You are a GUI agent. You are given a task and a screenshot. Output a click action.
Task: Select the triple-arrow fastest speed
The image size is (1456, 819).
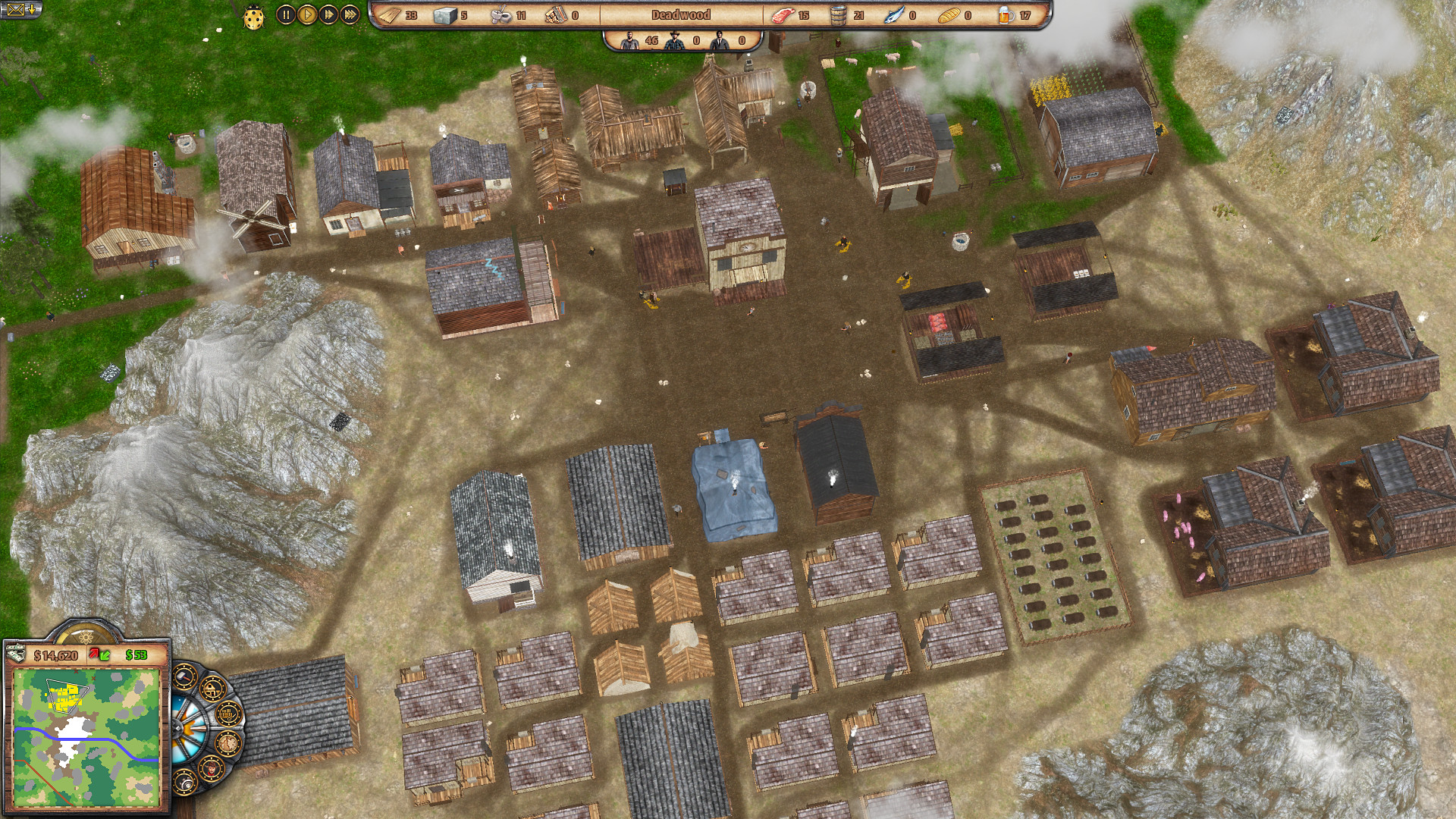(x=350, y=14)
